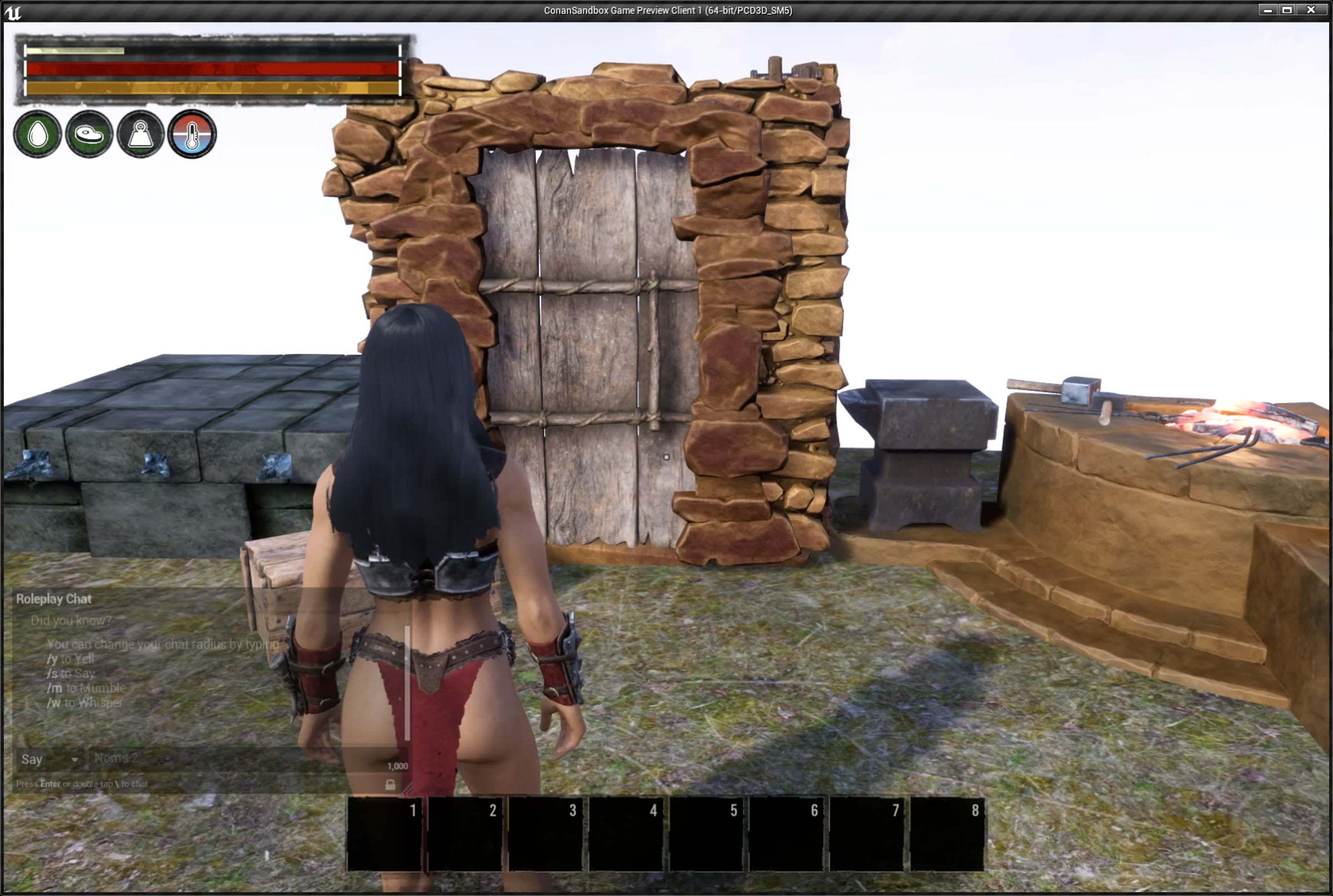This screenshot has width=1333, height=896.
Task: Minimize the game preview window
Action: tap(1267, 11)
